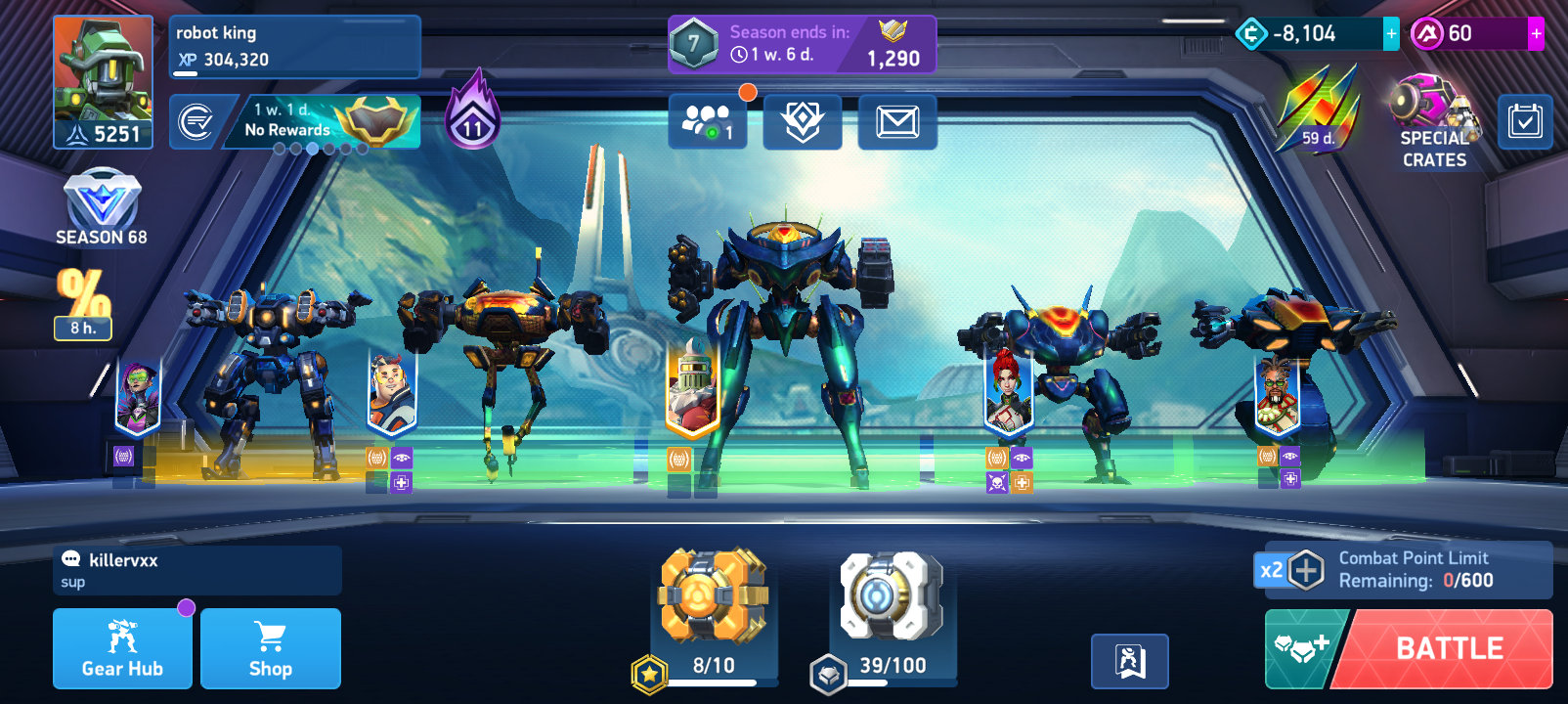This screenshot has width=1568, height=704.
Task: Open the squad invite button beside BATTLE
Action: tap(1304, 648)
